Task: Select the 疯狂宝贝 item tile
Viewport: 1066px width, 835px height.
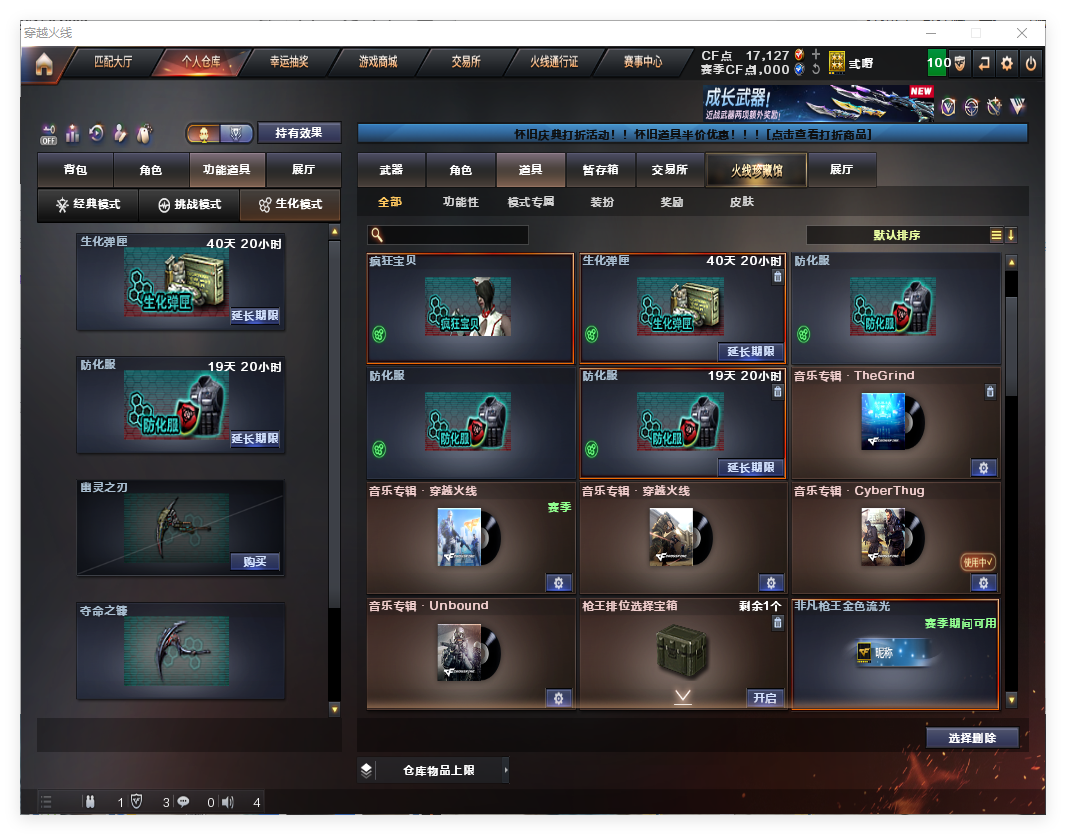Action: pos(470,308)
